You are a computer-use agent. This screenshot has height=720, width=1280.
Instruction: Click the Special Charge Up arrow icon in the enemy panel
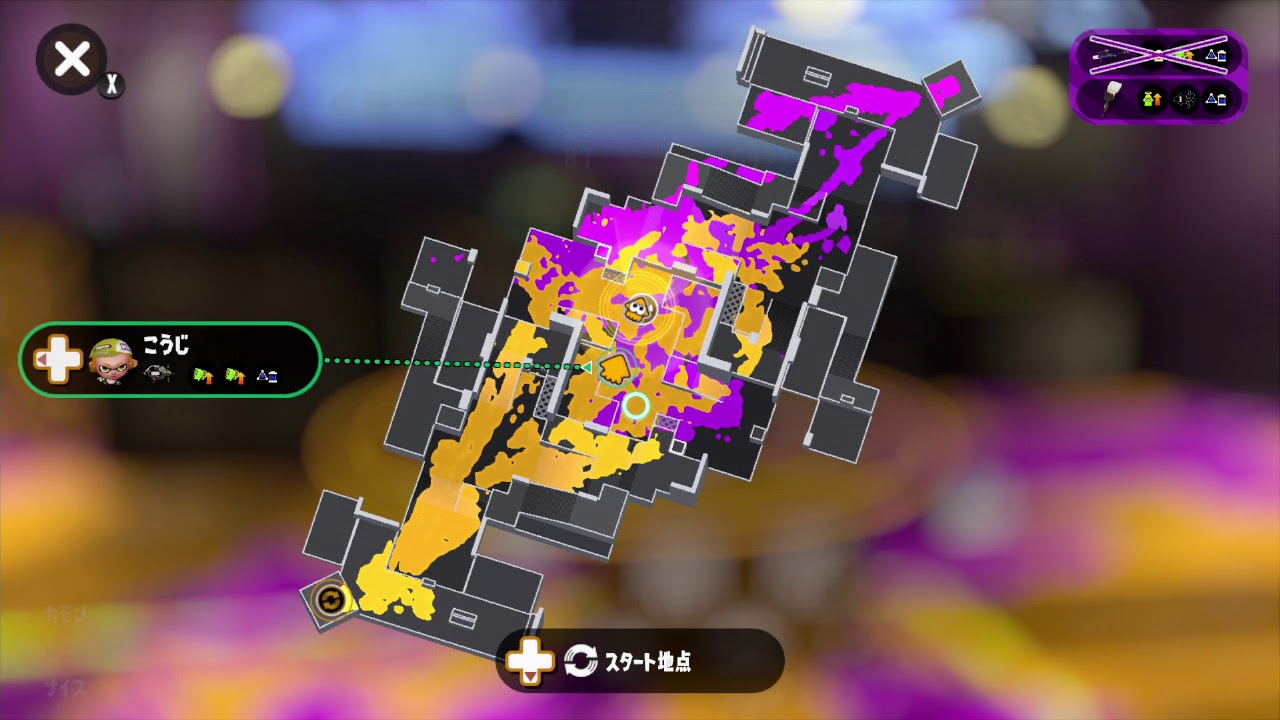(x=1152, y=99)
